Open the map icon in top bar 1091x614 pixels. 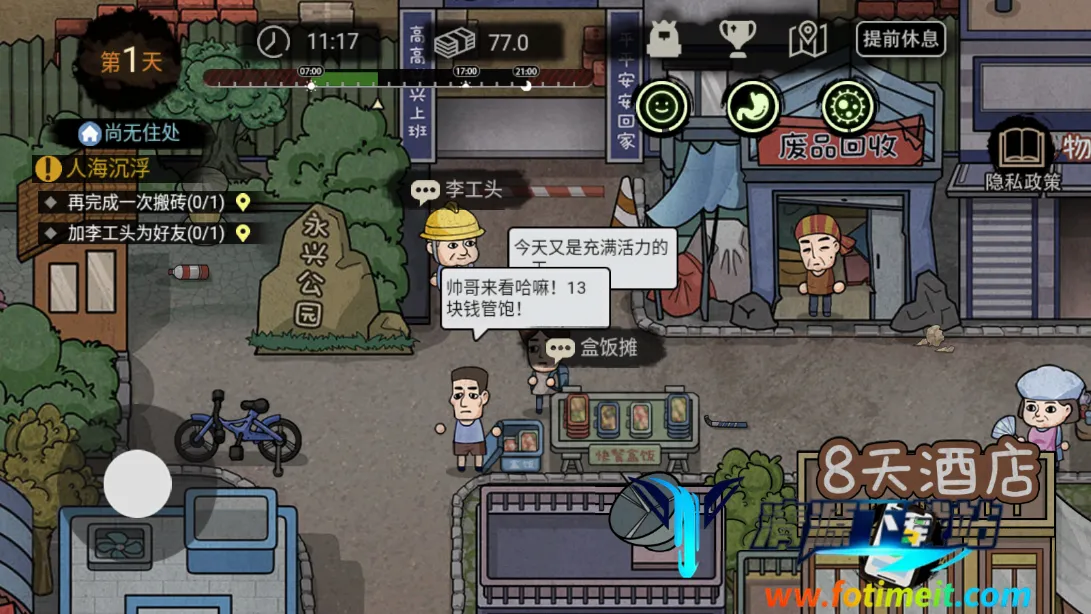807,39
